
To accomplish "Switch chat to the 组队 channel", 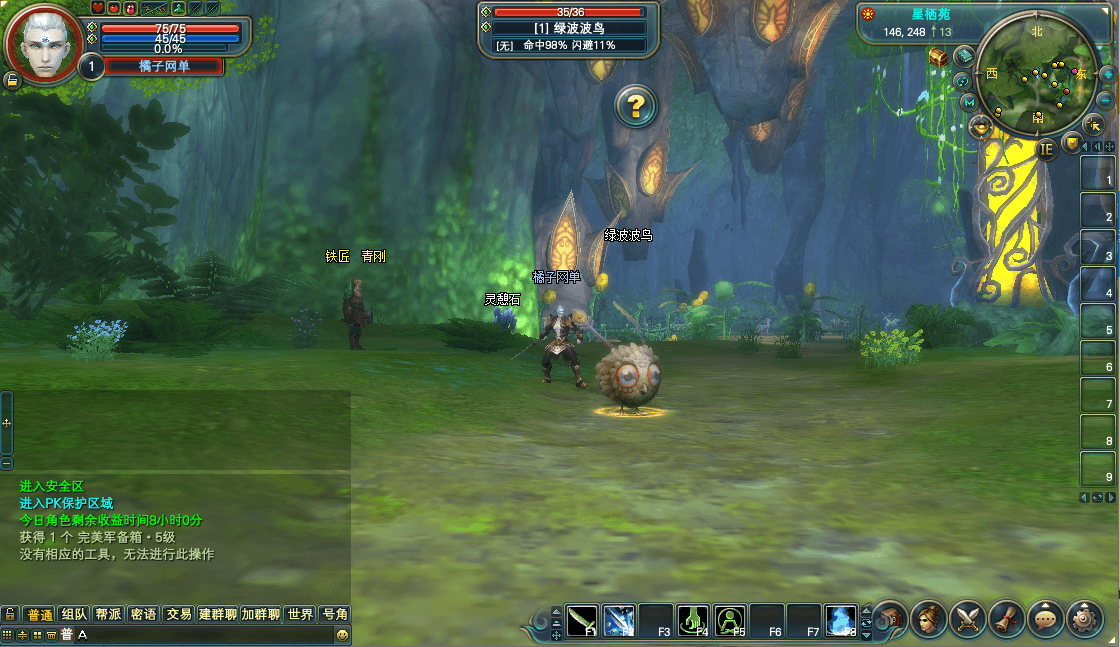I will tap(73, 614).
